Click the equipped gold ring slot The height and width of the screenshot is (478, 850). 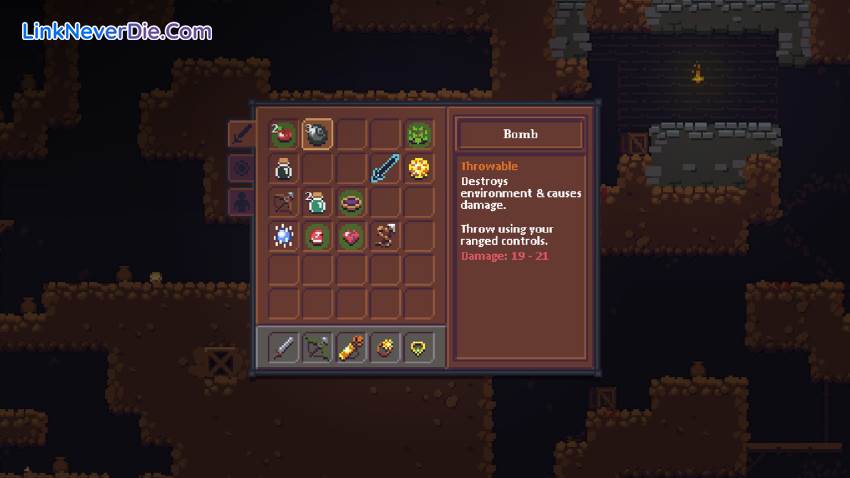[x=385, y=348]
